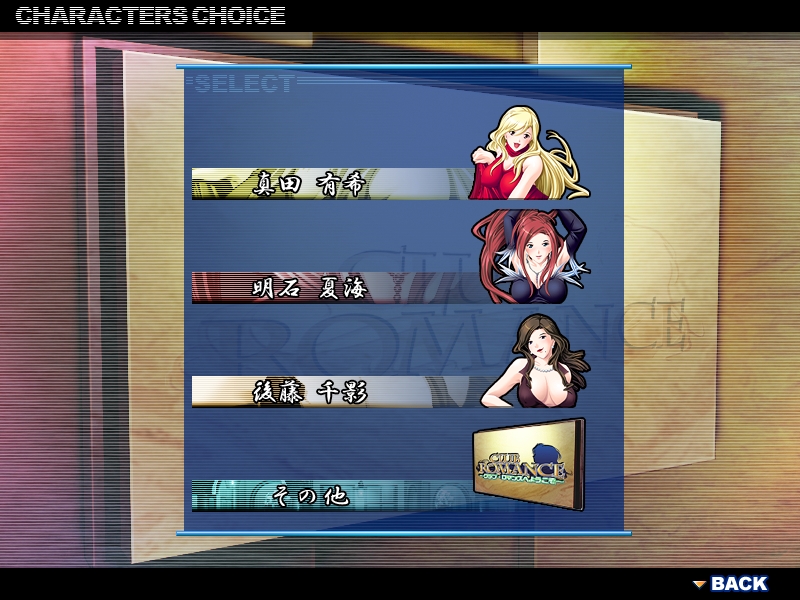Click the red-haired woman portrait
The width and height of the screenshot is (800, 600).
pyautogui.click(x=530, y=255)
